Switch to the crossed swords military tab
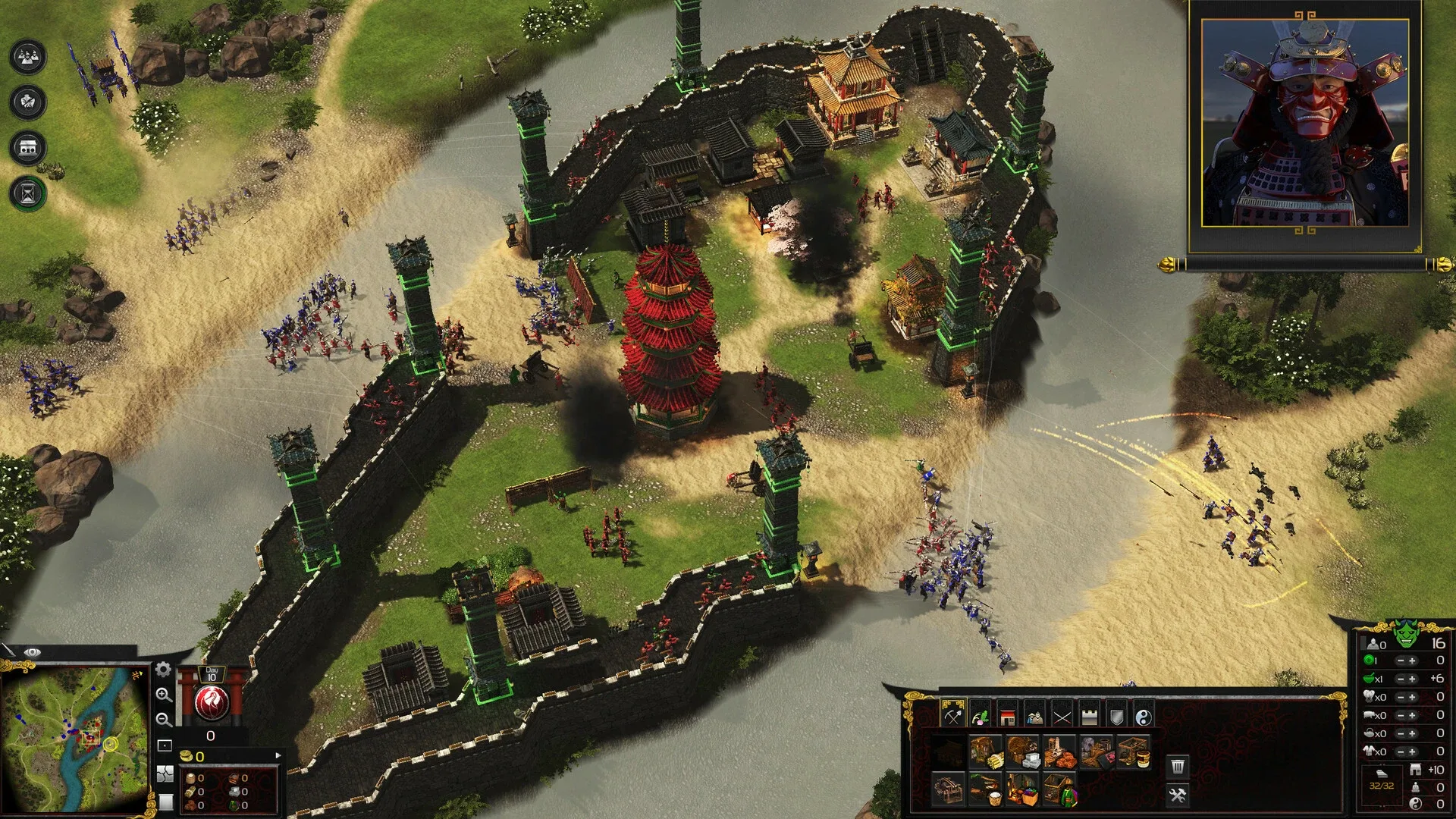The width and height of the screenshot is (1456, 819). click(1062, 715)
